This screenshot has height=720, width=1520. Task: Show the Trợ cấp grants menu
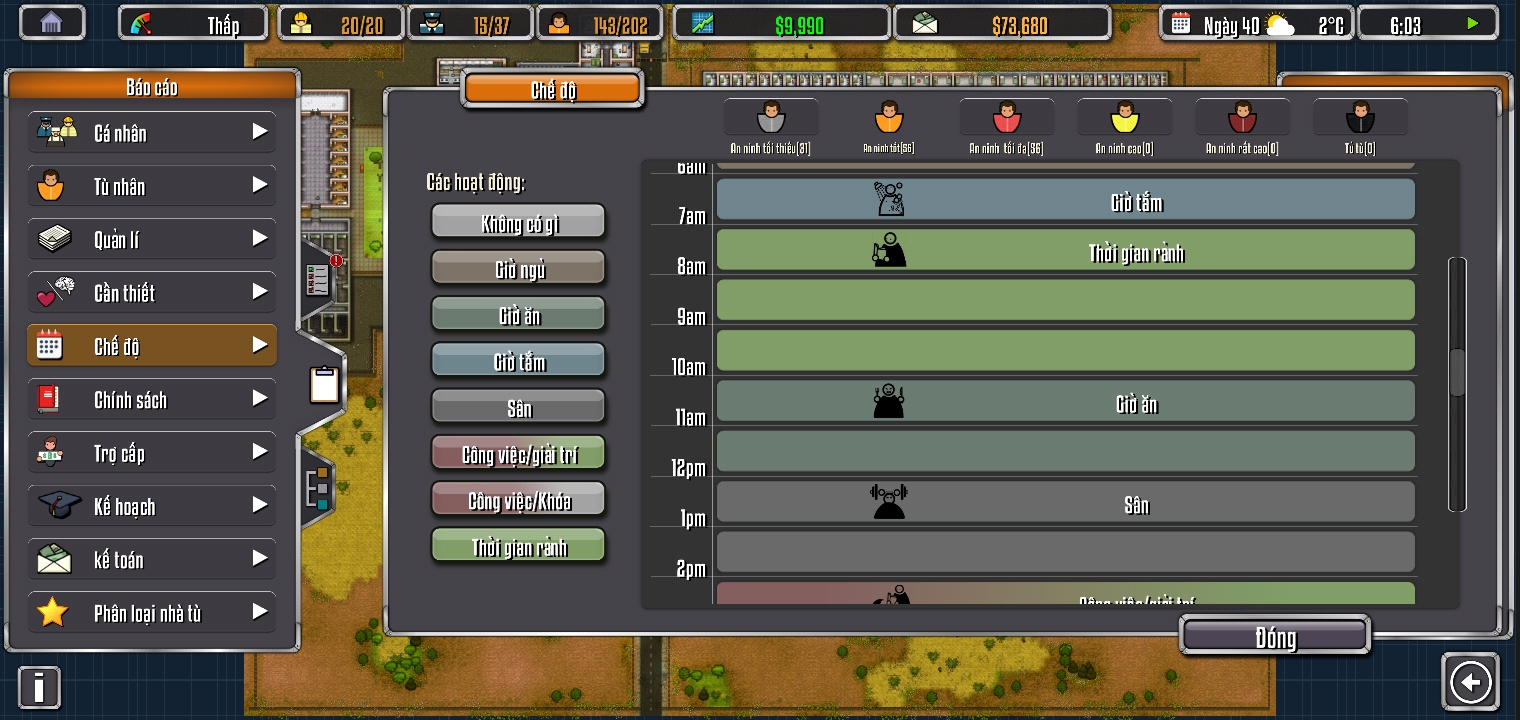pos(151,453)
